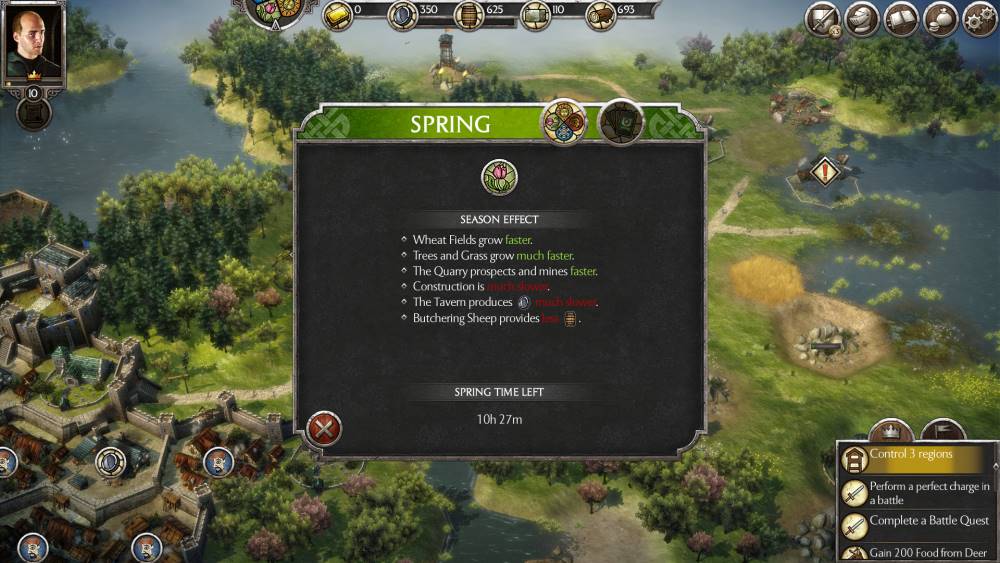Close the Spring season panel
This screenshot has height=563, width=1000.
pyautogui.click(x=324, y=429)
